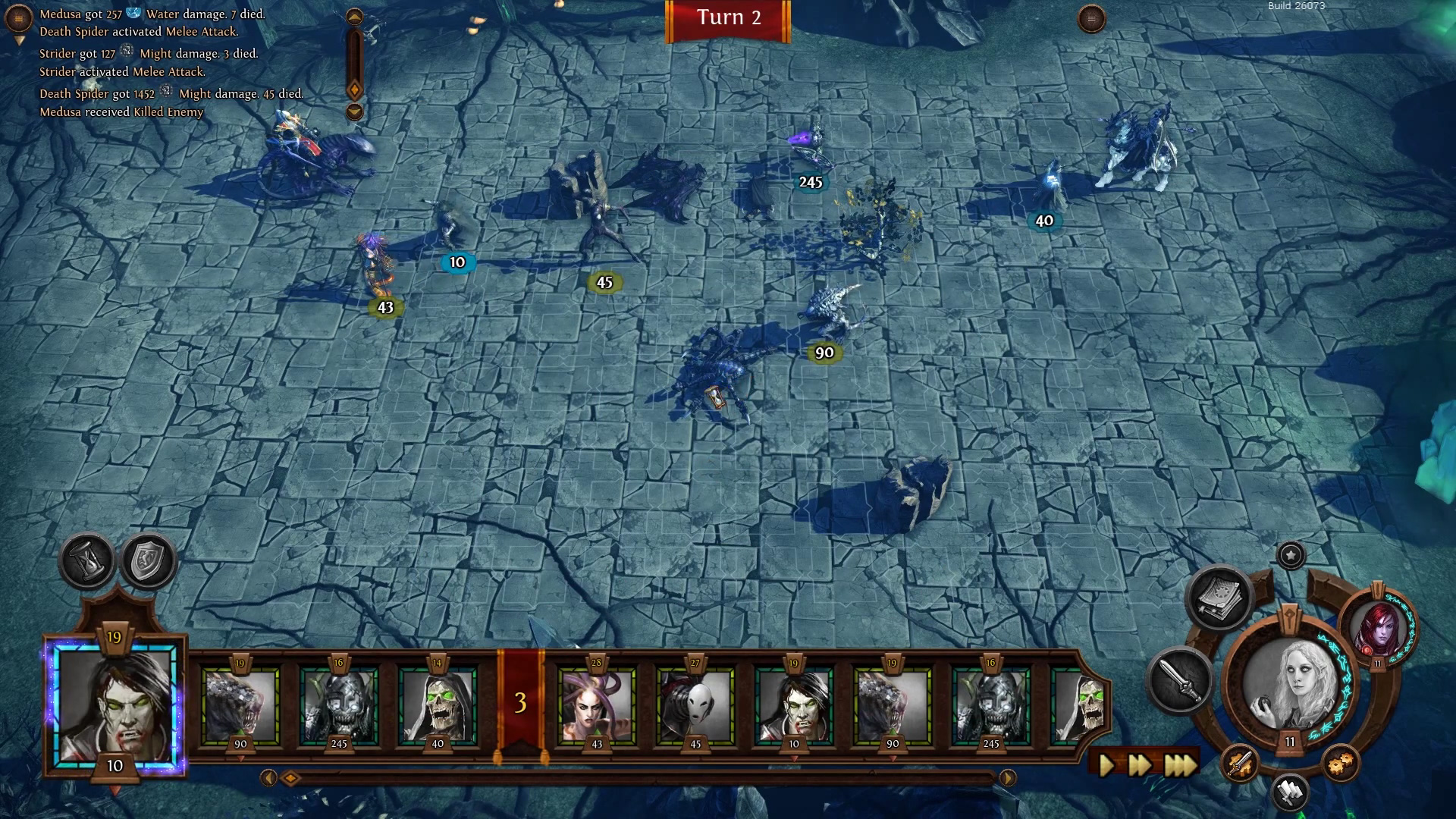Set combat speed to single arrow
The image size is (1456, 819).
[1106, 764]
